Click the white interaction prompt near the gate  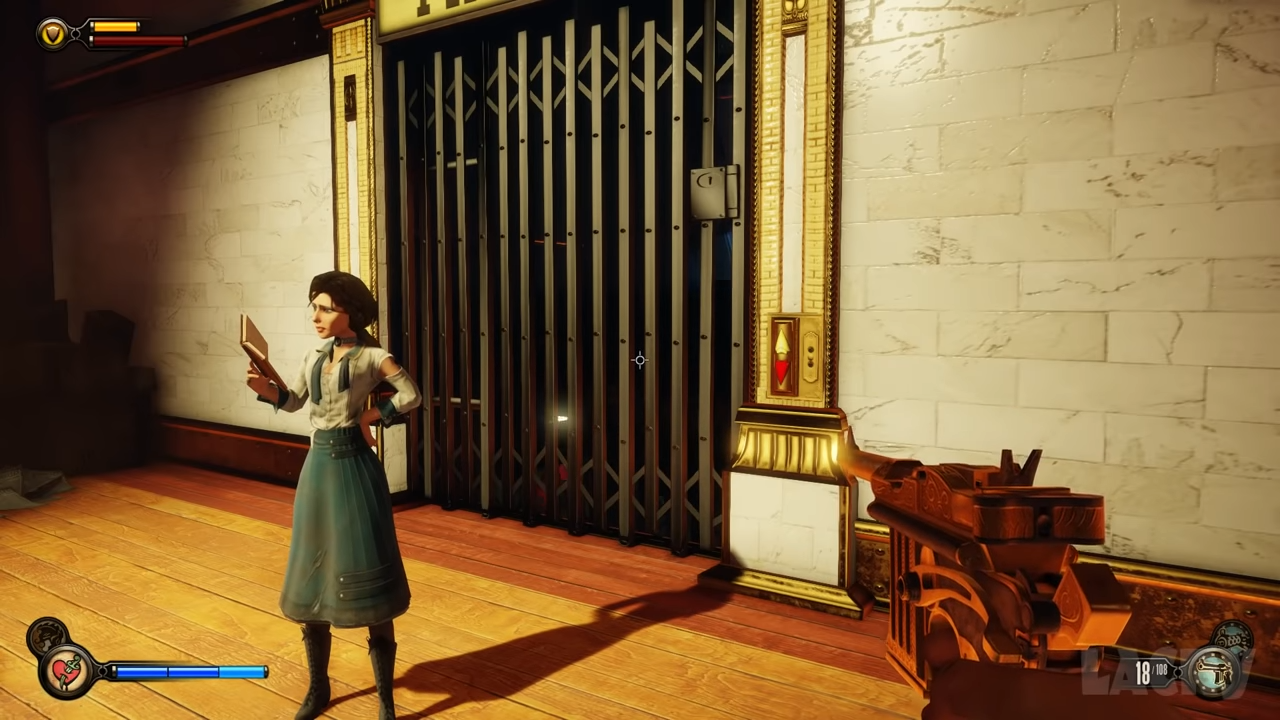(560, 418)
